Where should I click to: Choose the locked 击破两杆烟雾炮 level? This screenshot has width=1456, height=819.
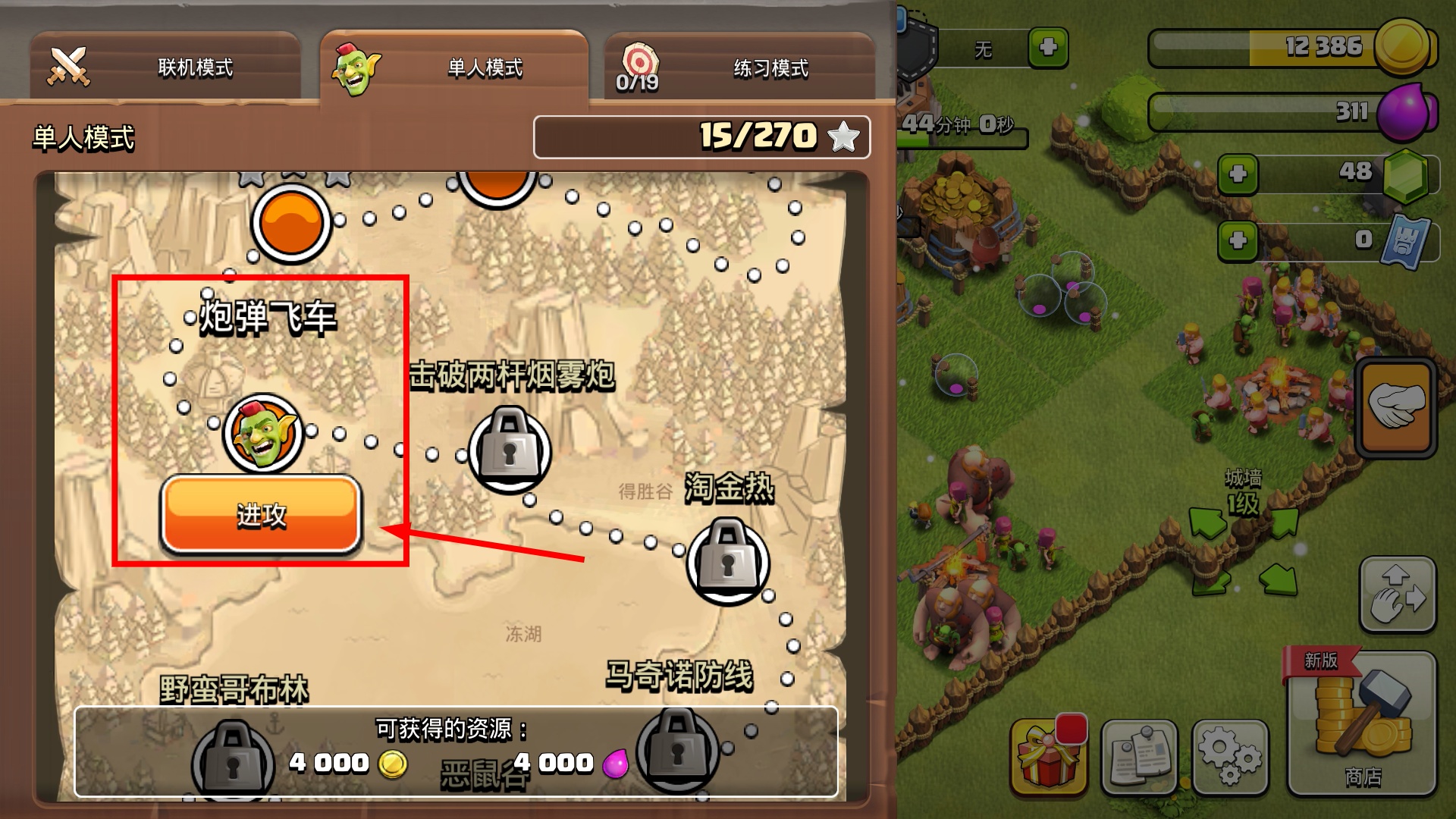[x=510, y=449]
